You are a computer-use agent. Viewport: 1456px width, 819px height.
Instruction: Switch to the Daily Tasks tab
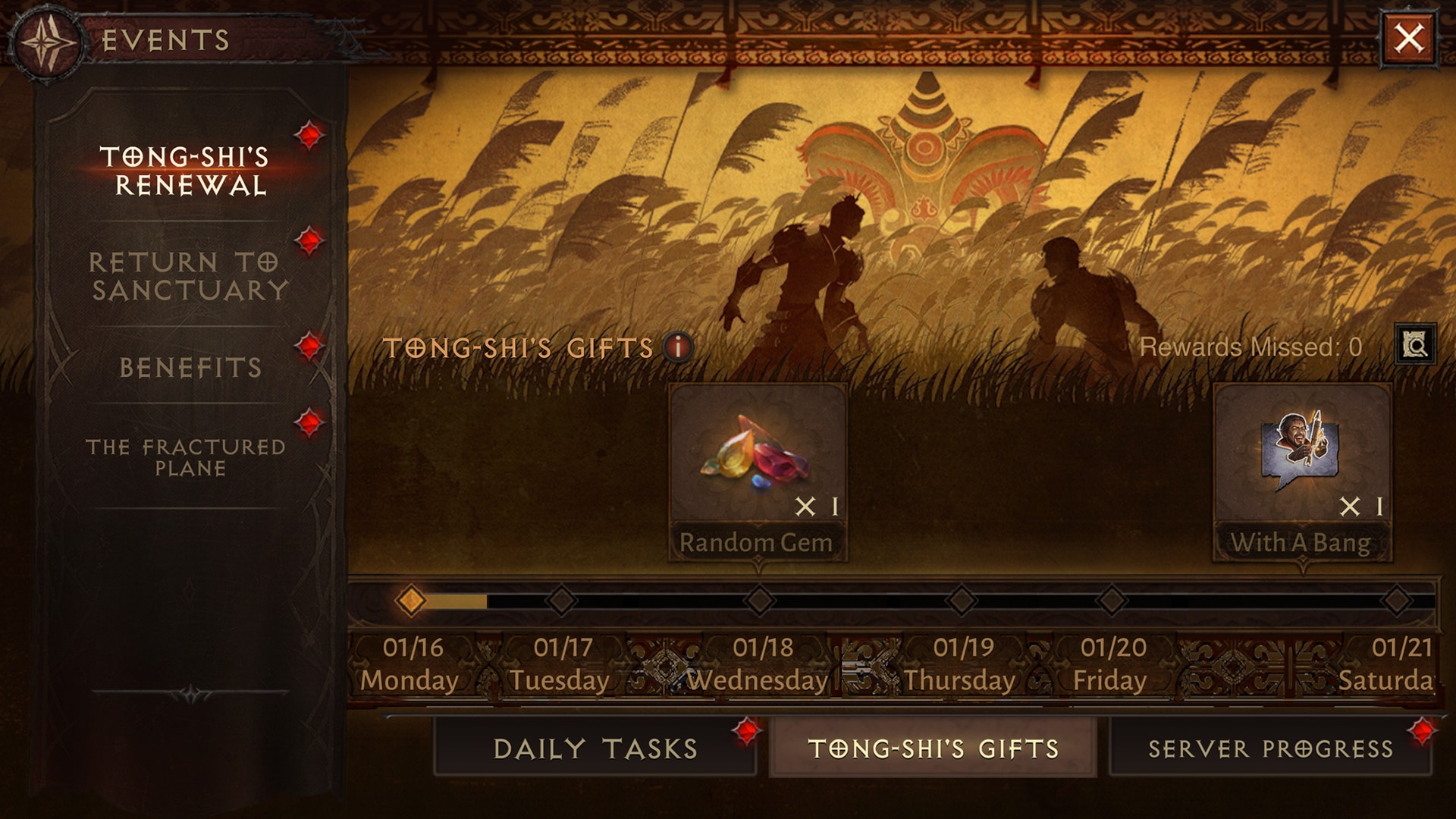coord(595,748)
